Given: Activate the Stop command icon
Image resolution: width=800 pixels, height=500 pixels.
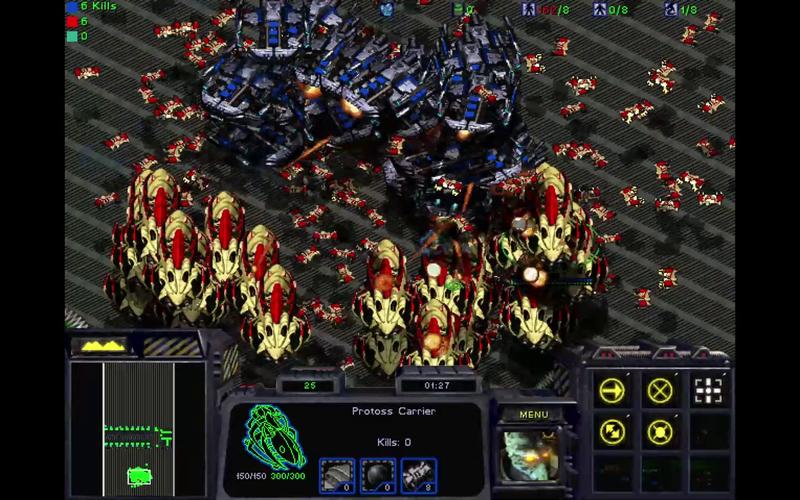Looking at the screenshot, I should coord(660,391).
